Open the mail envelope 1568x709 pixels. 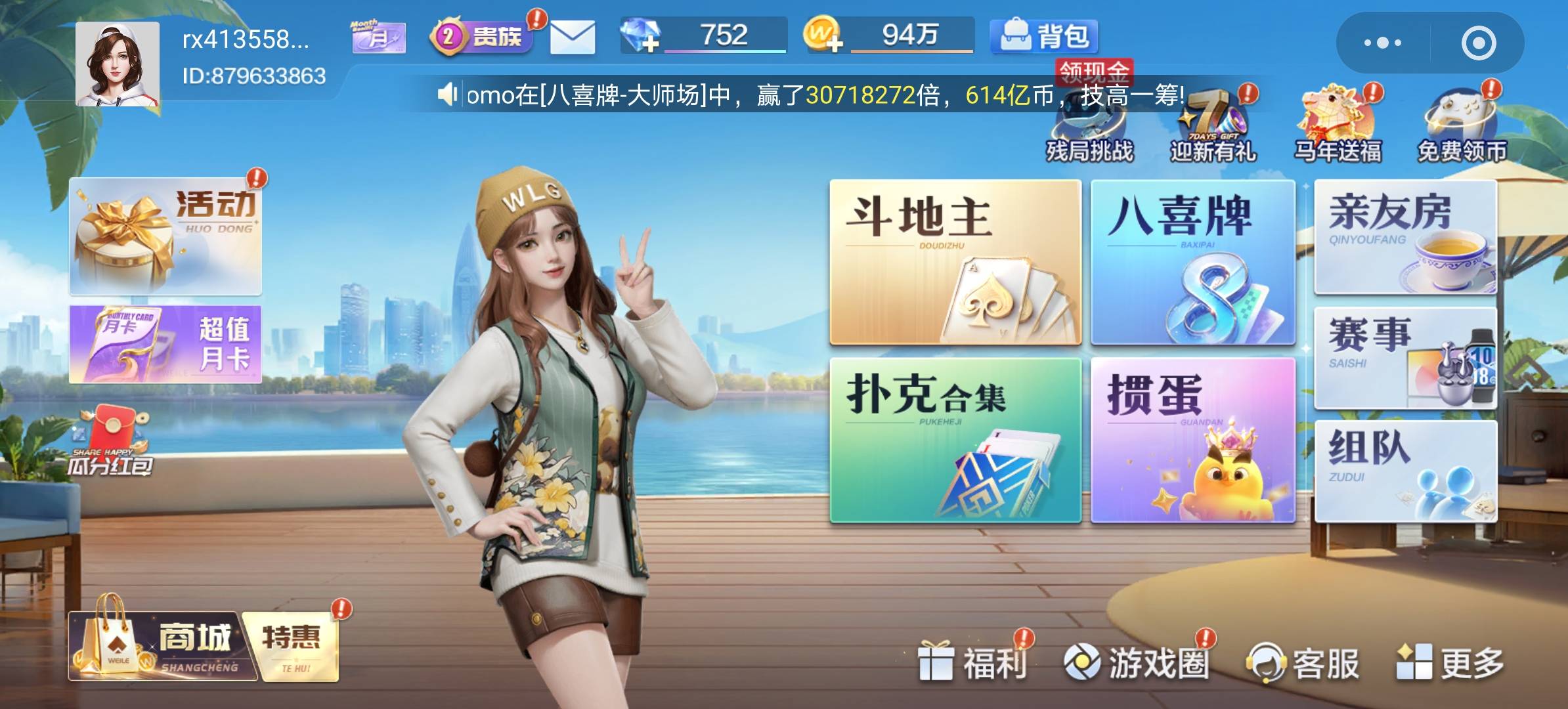point(571,37)
